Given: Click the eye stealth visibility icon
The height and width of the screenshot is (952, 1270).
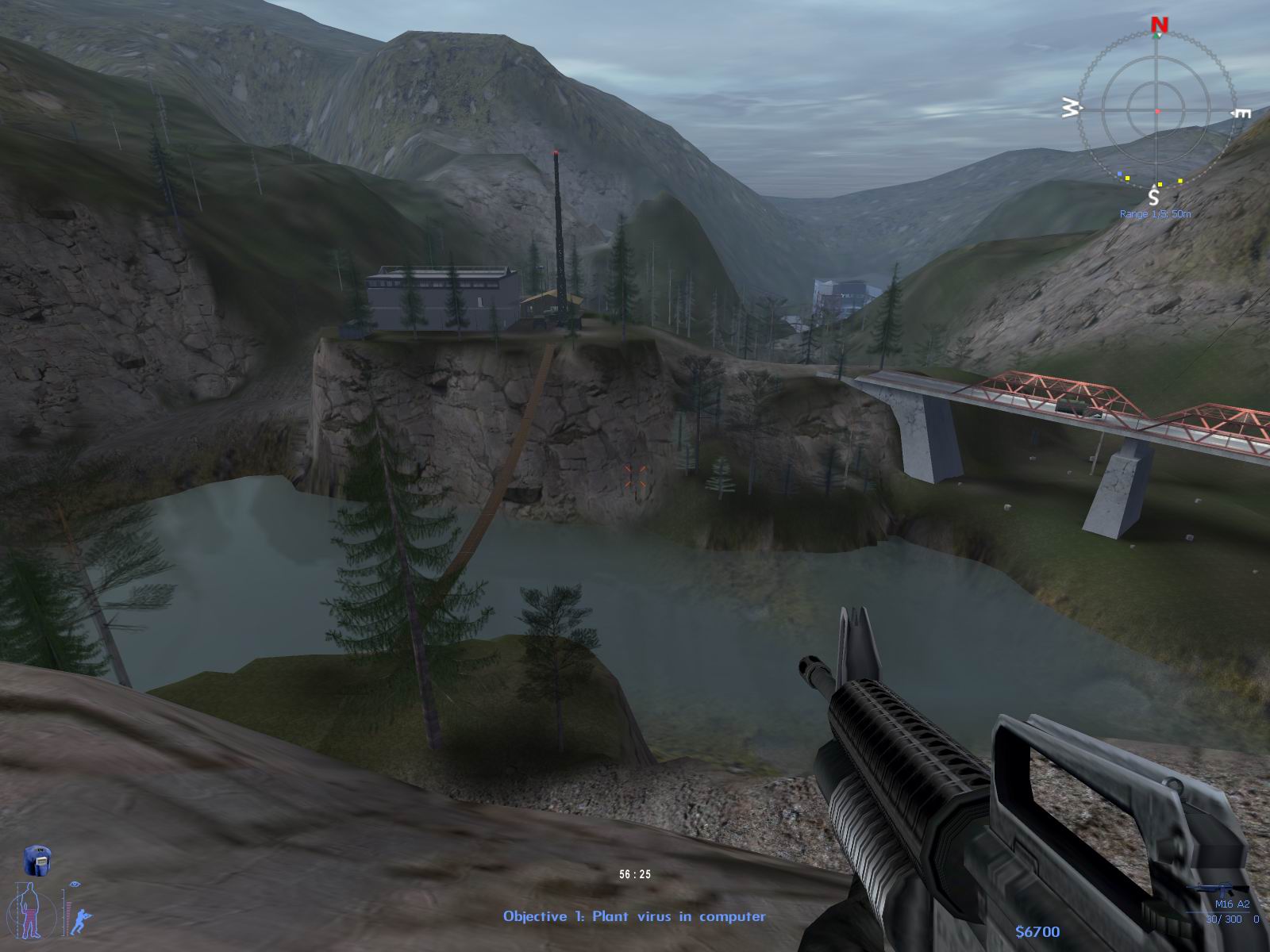Looking at the screenshot, I should coord(75,884).
